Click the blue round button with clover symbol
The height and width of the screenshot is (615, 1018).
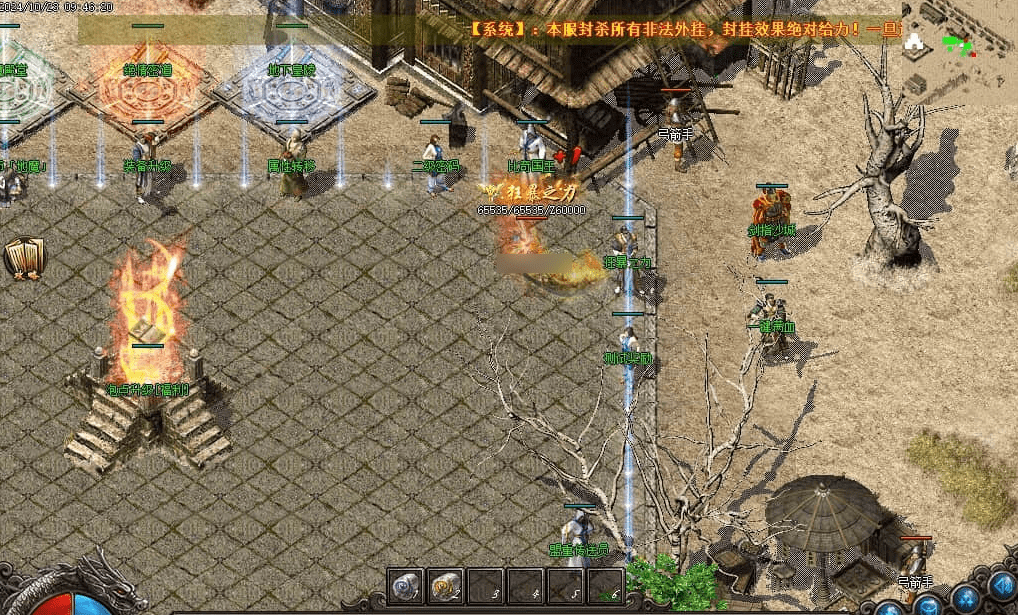[x=966, y=598]
